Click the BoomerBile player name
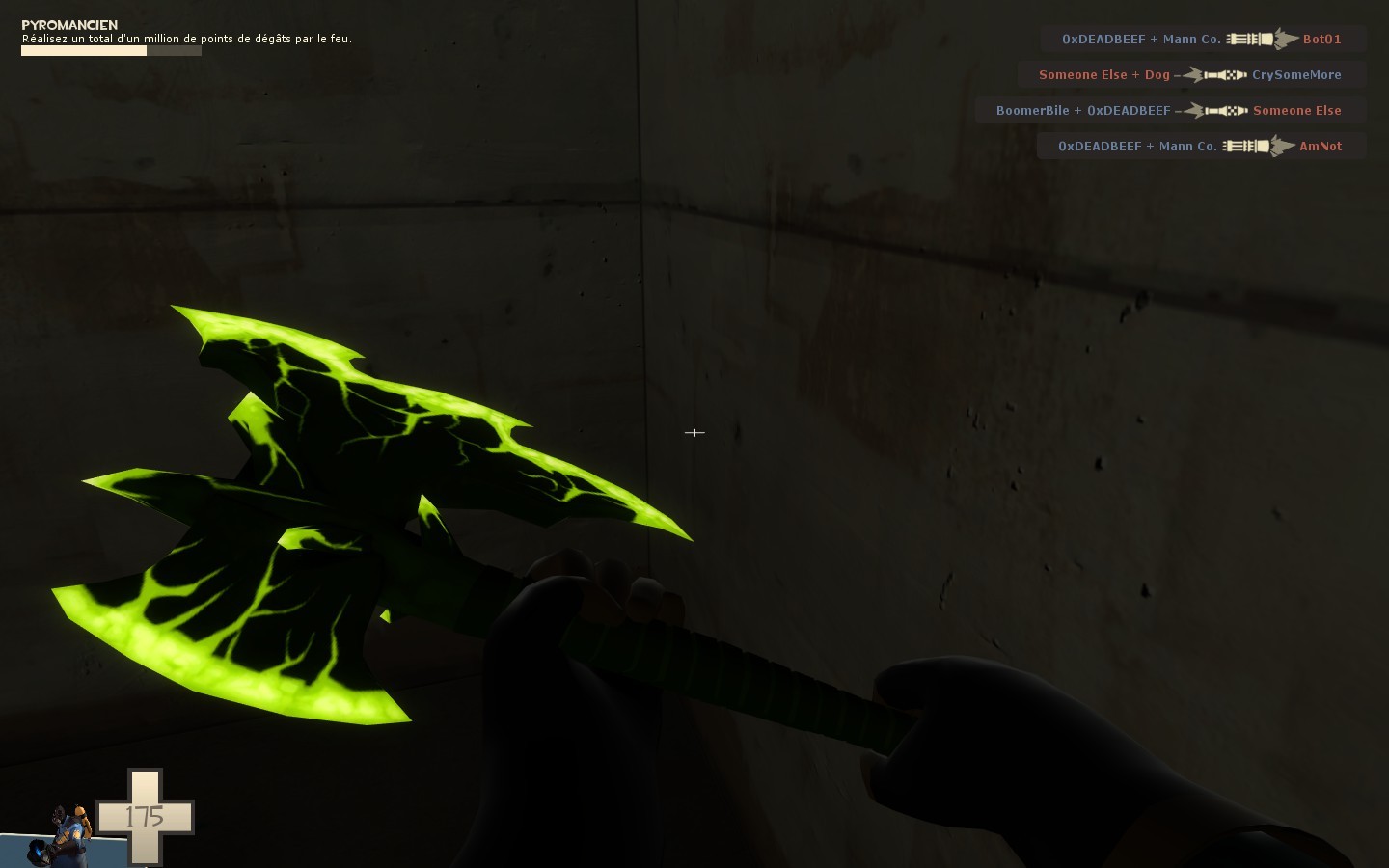Screen dimensions: 1389x868 tap(1034, 110)
